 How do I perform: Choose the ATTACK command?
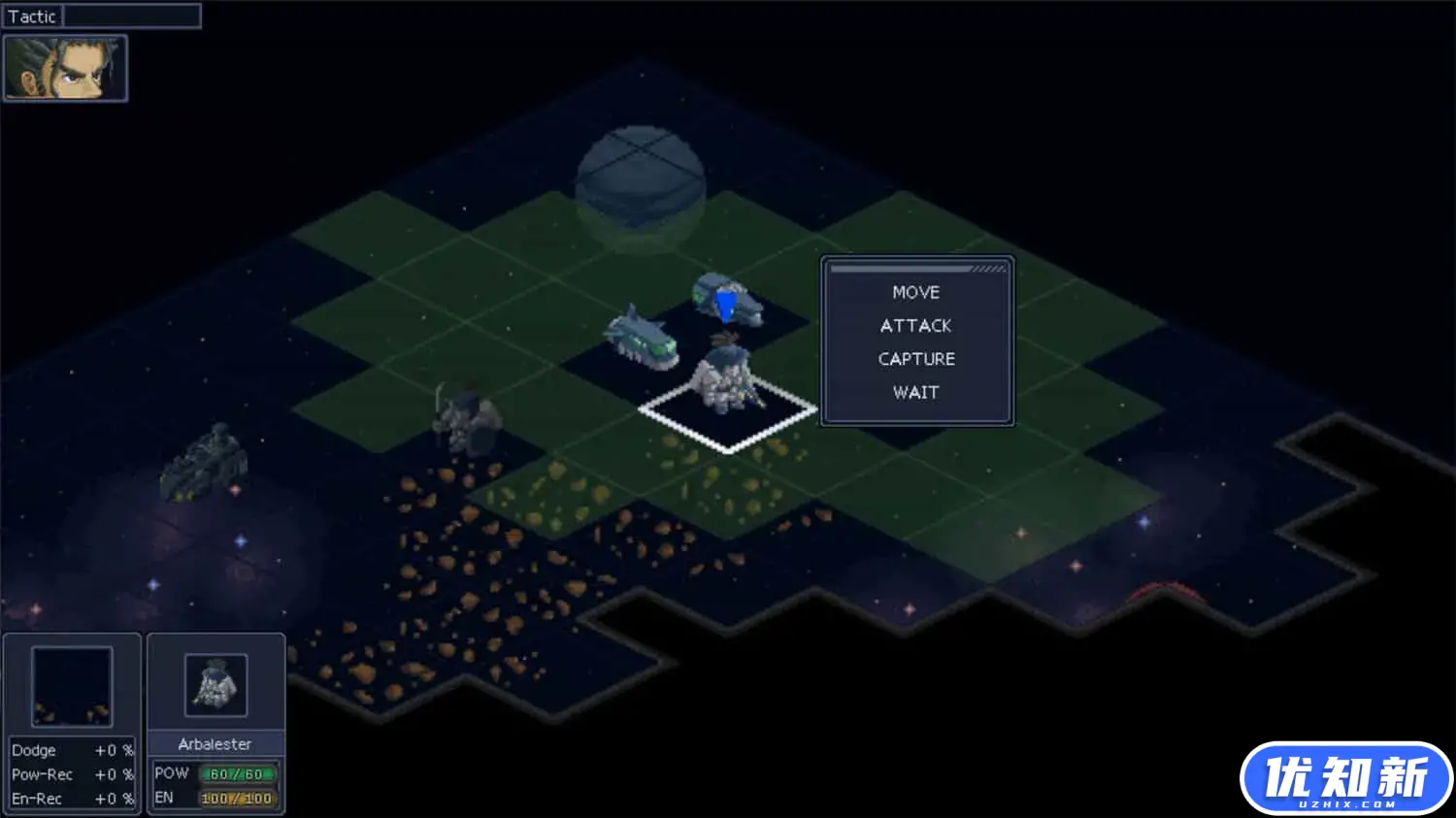(915, 325)
